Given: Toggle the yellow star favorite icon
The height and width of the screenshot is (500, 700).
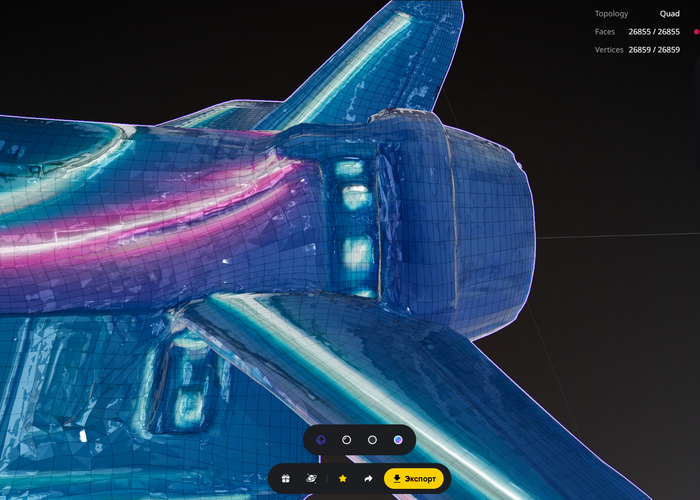Looking at the screenshot, I should click(x=343, y=479).
